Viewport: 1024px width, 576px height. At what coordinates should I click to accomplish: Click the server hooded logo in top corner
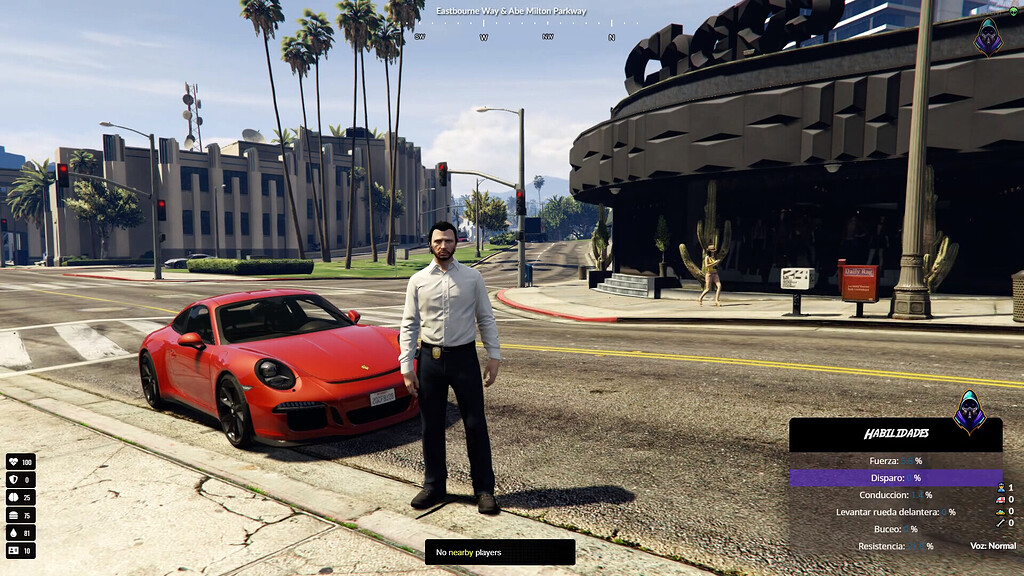[988, 36]
